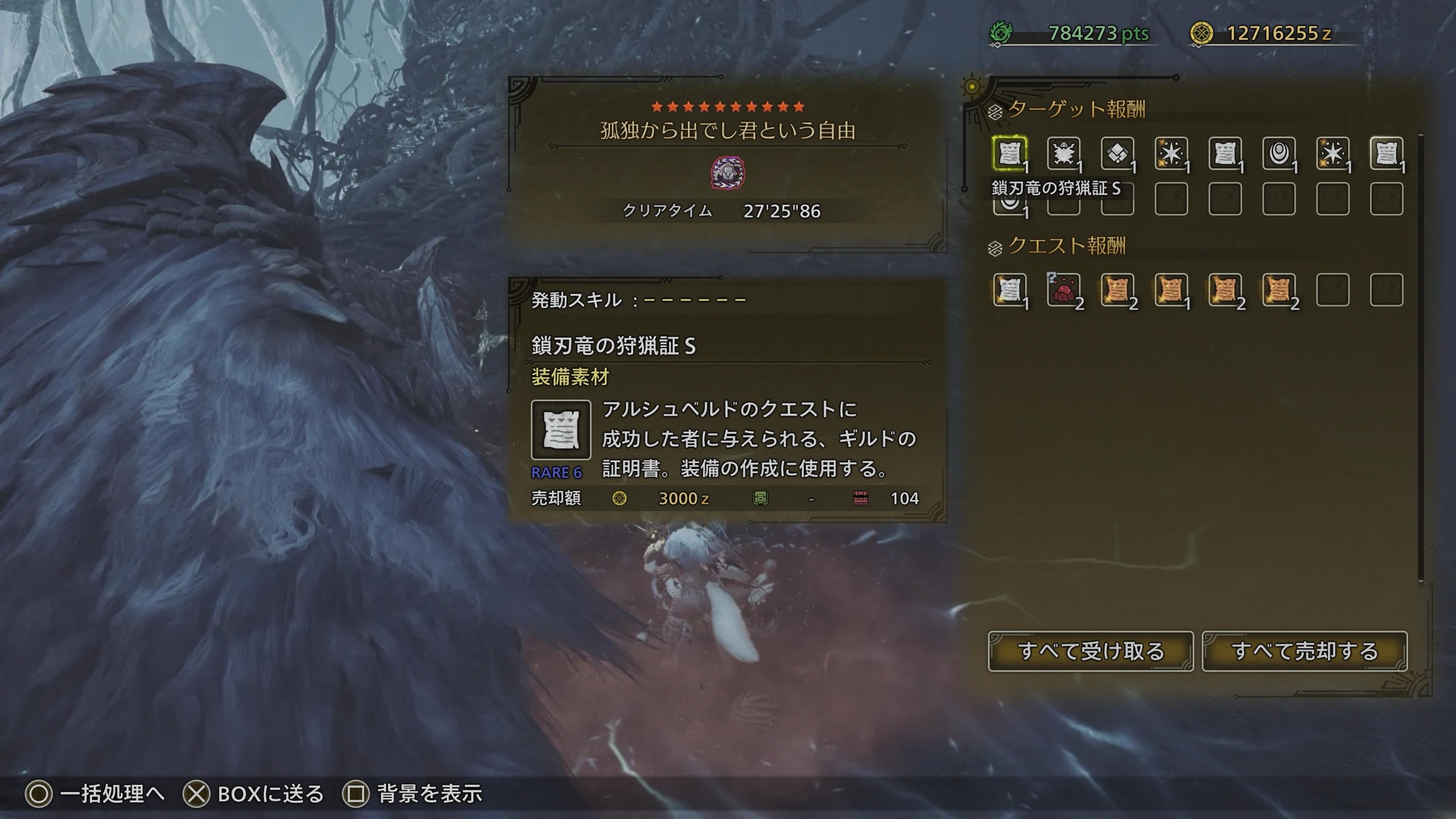The width and height of the screenshot is (1456, 819).
Task: Pick the diamond-shaped scale cluster reward
Action: point(1117,154)
